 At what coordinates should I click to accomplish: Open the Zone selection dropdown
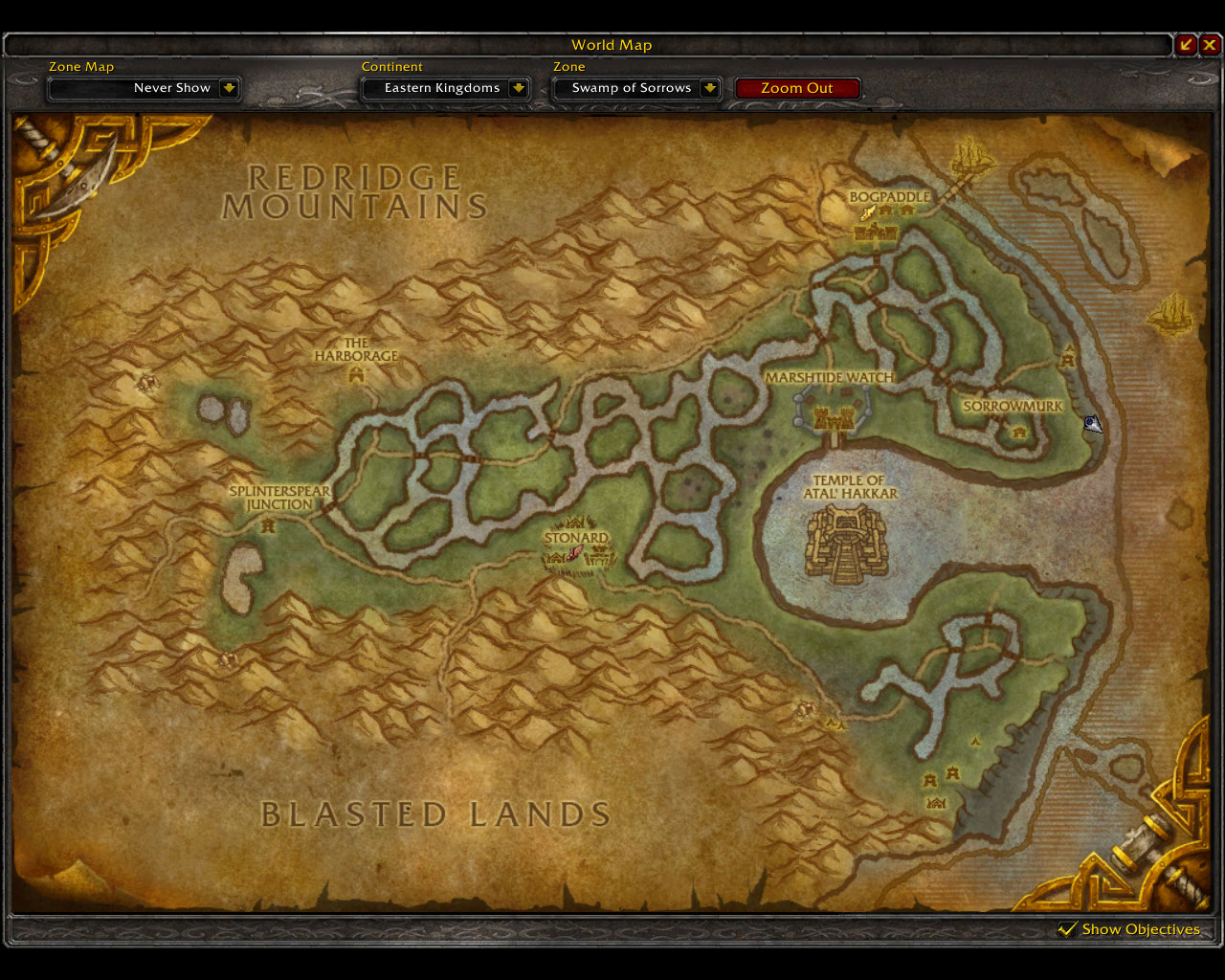tap(709, 88)
